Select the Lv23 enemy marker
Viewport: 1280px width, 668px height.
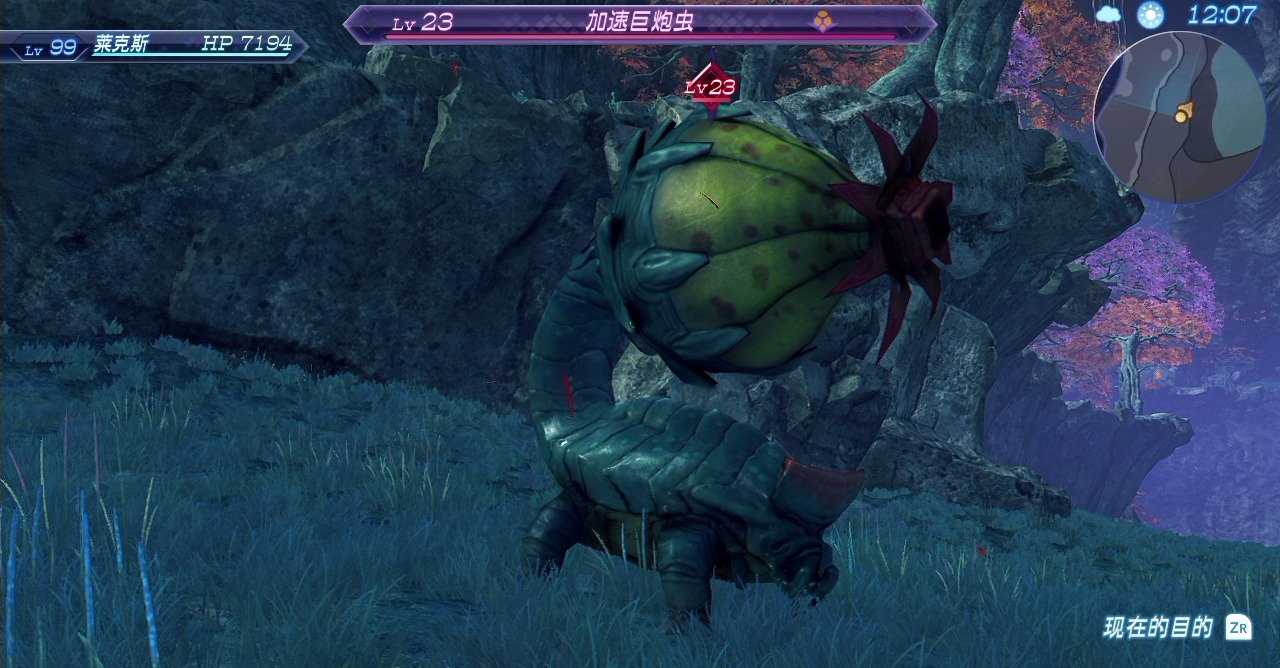(x=711, y=87)
